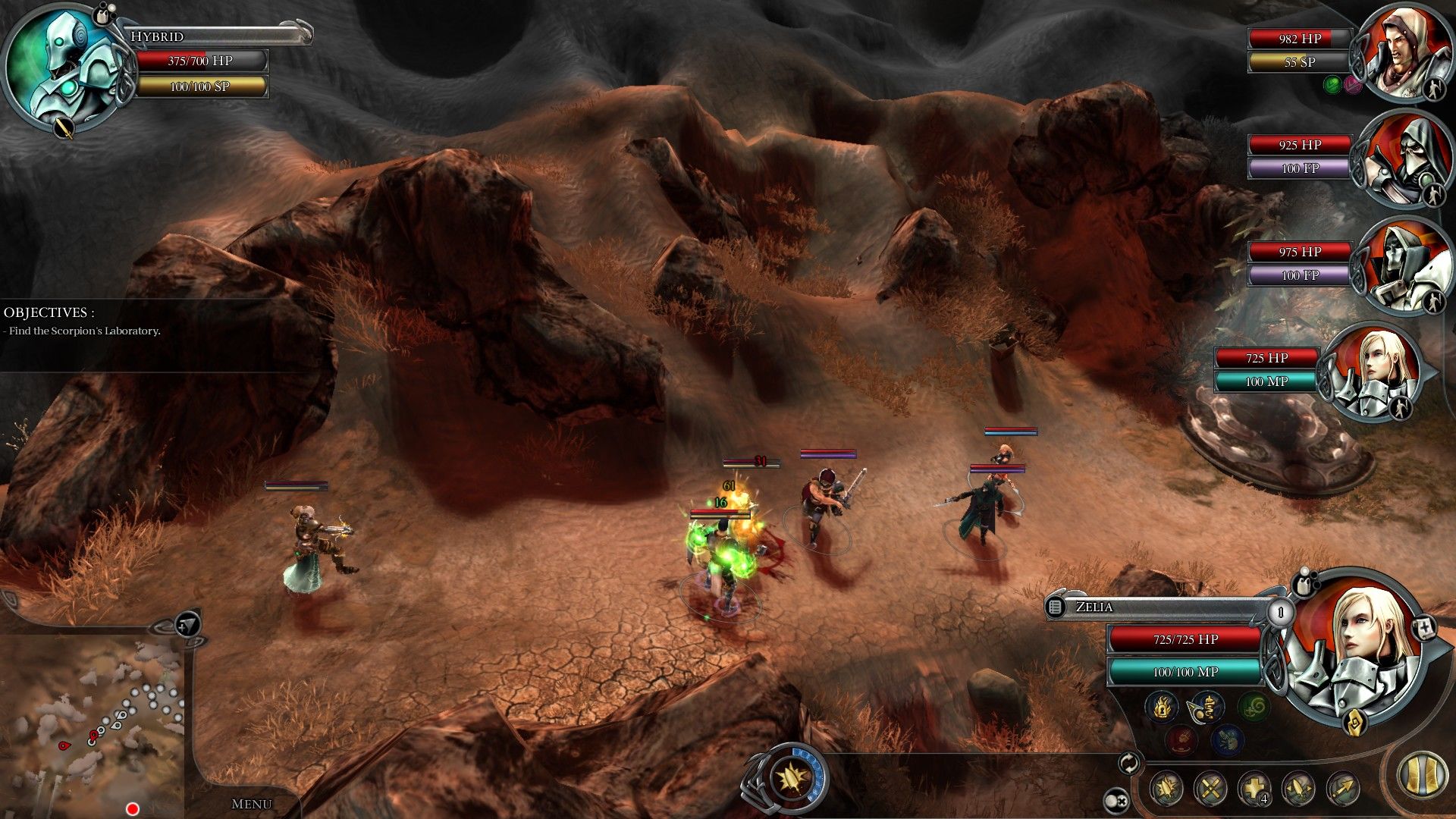Screen dimensions: 1456x819
Task: Activate the crossed swords action
Action: pyautogui.click(x=1210, y=789)
